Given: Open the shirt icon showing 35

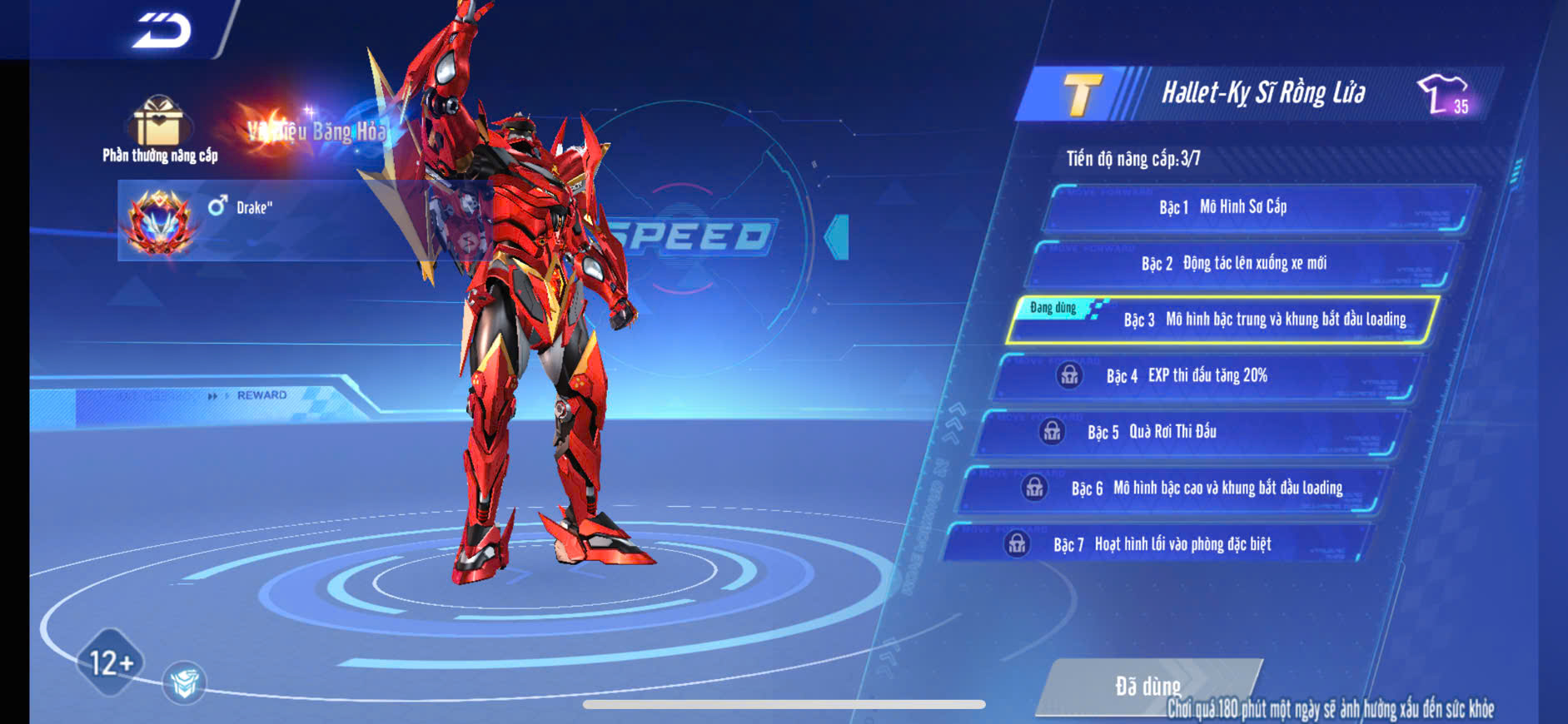Looking at the screenshot, I should tap(1445, 94).
